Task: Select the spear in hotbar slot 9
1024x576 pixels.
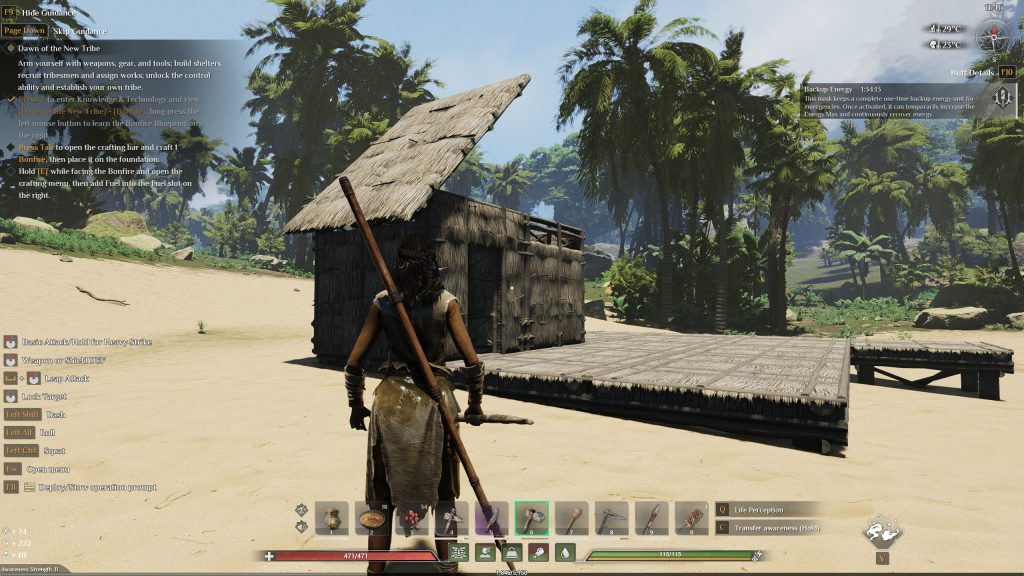Action: [652, 518]
